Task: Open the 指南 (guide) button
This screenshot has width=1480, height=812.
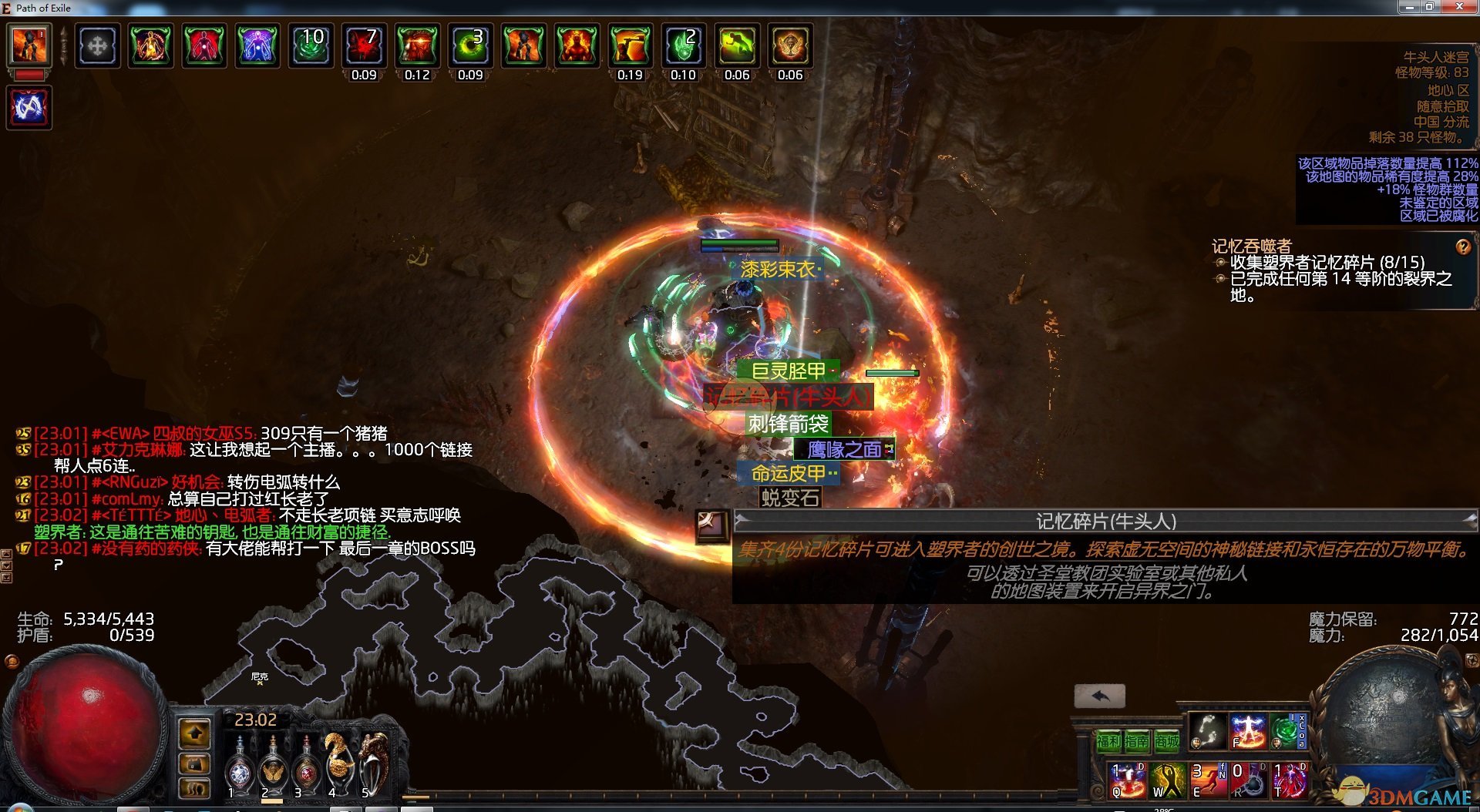Action: (1137, 741)
